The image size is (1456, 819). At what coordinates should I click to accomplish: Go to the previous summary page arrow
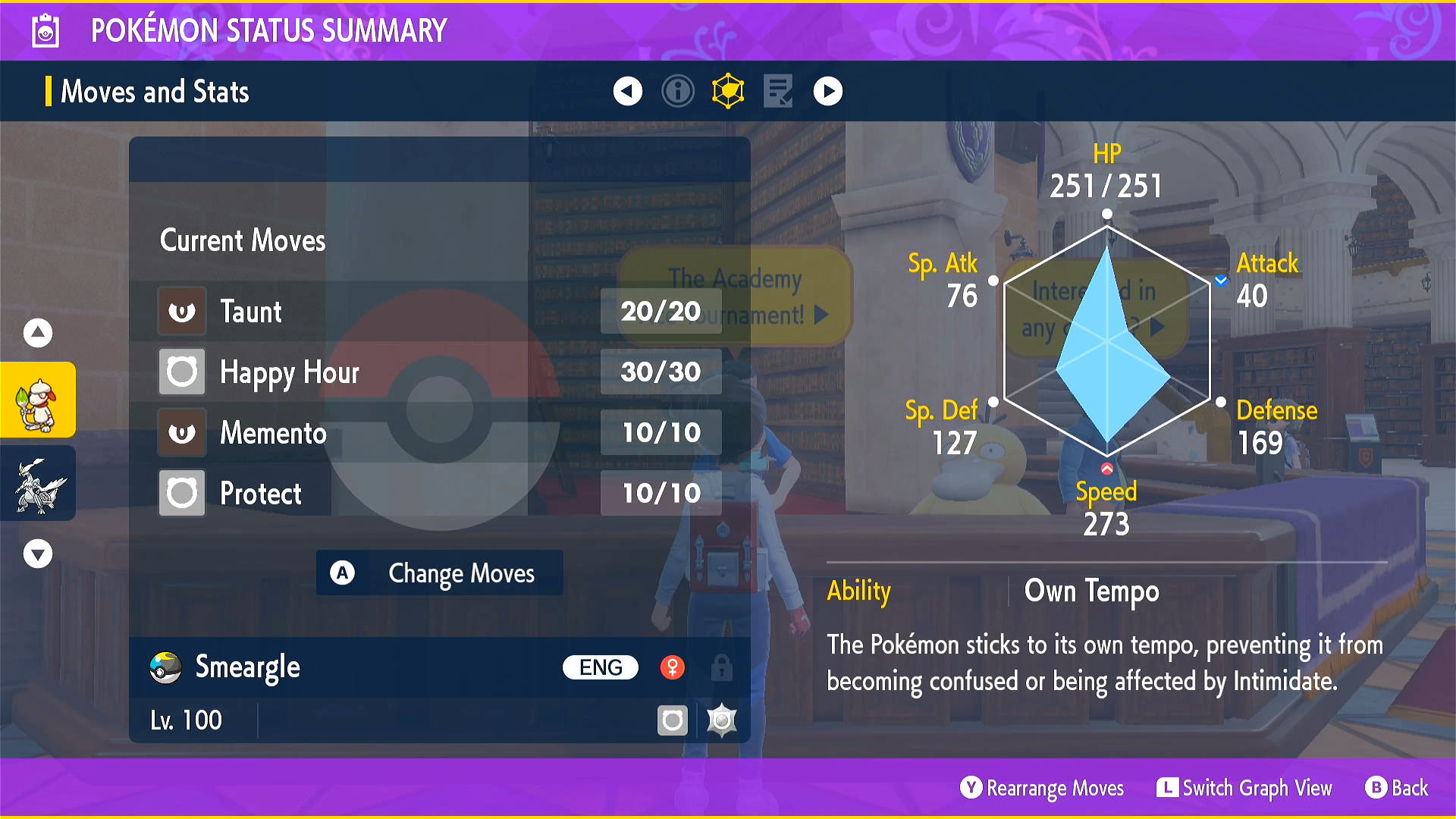pyautogui.click(x=627, y=92)
